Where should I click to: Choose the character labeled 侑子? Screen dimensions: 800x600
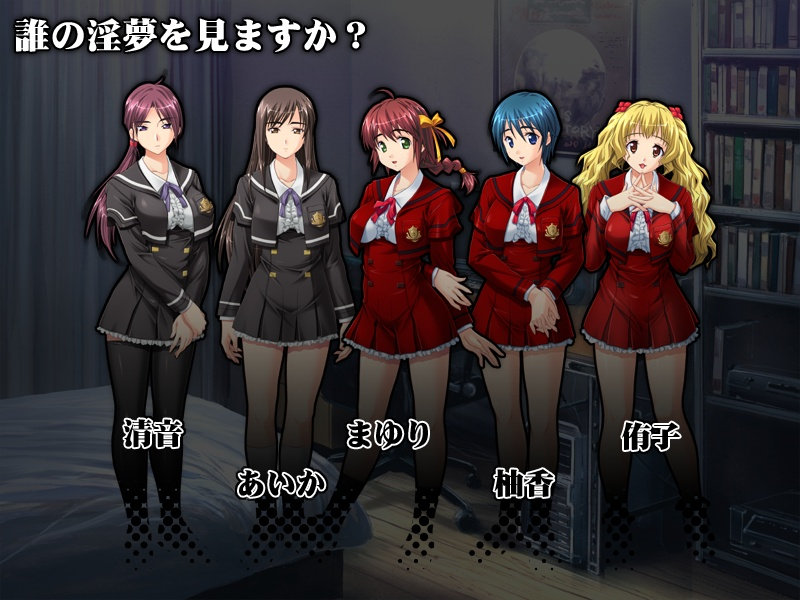[645, 438]
